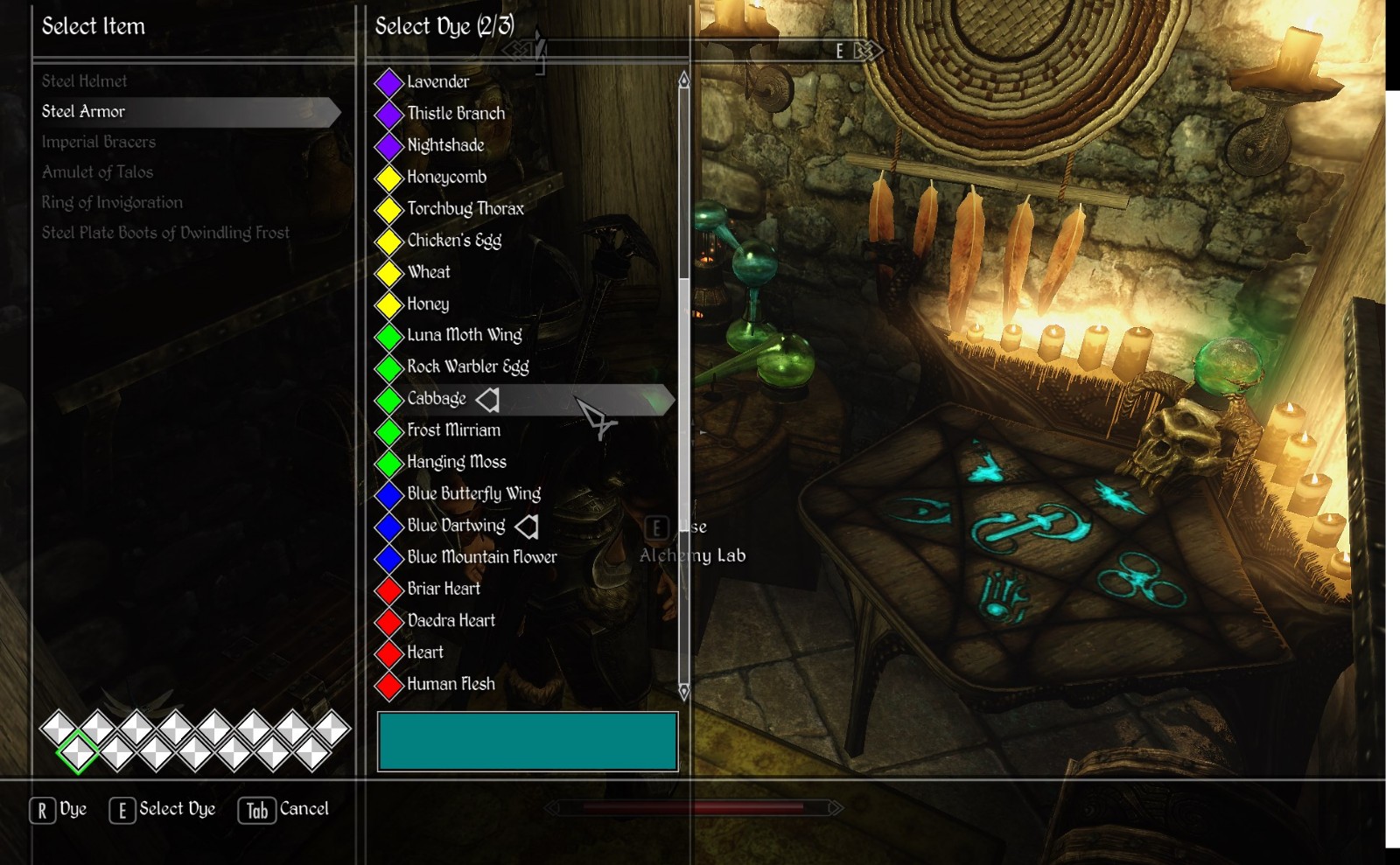Select the Briar Heart red dye

[444, 589]
